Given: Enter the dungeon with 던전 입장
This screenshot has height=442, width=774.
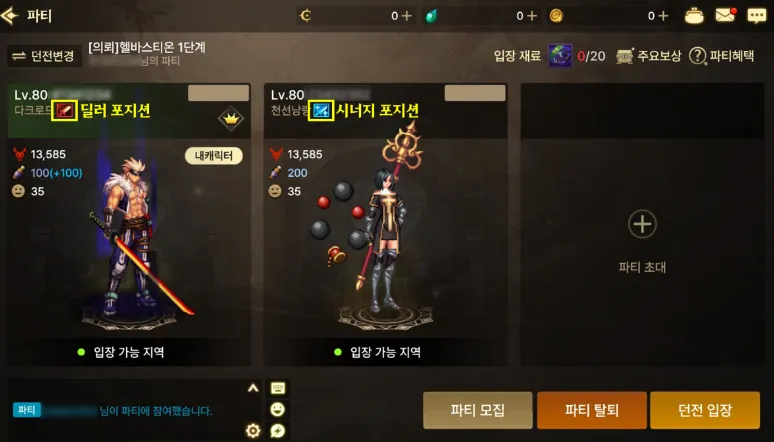Looking at the screenshot, I should click(x=705, y=410).
